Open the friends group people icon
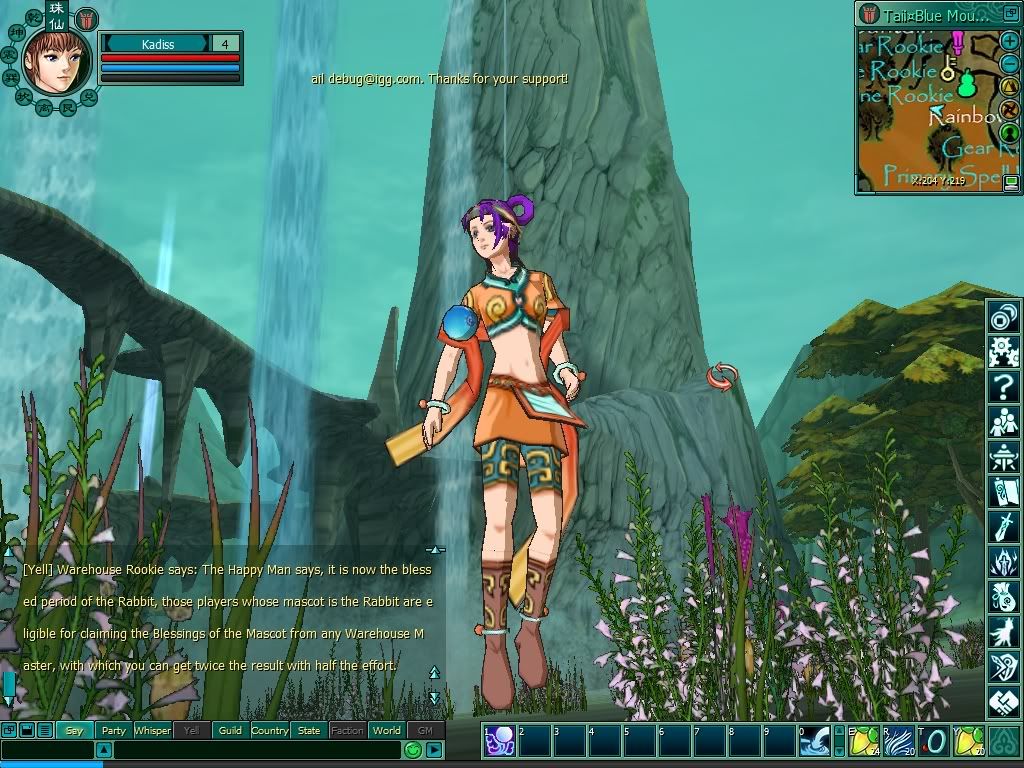 (1003, 420)
